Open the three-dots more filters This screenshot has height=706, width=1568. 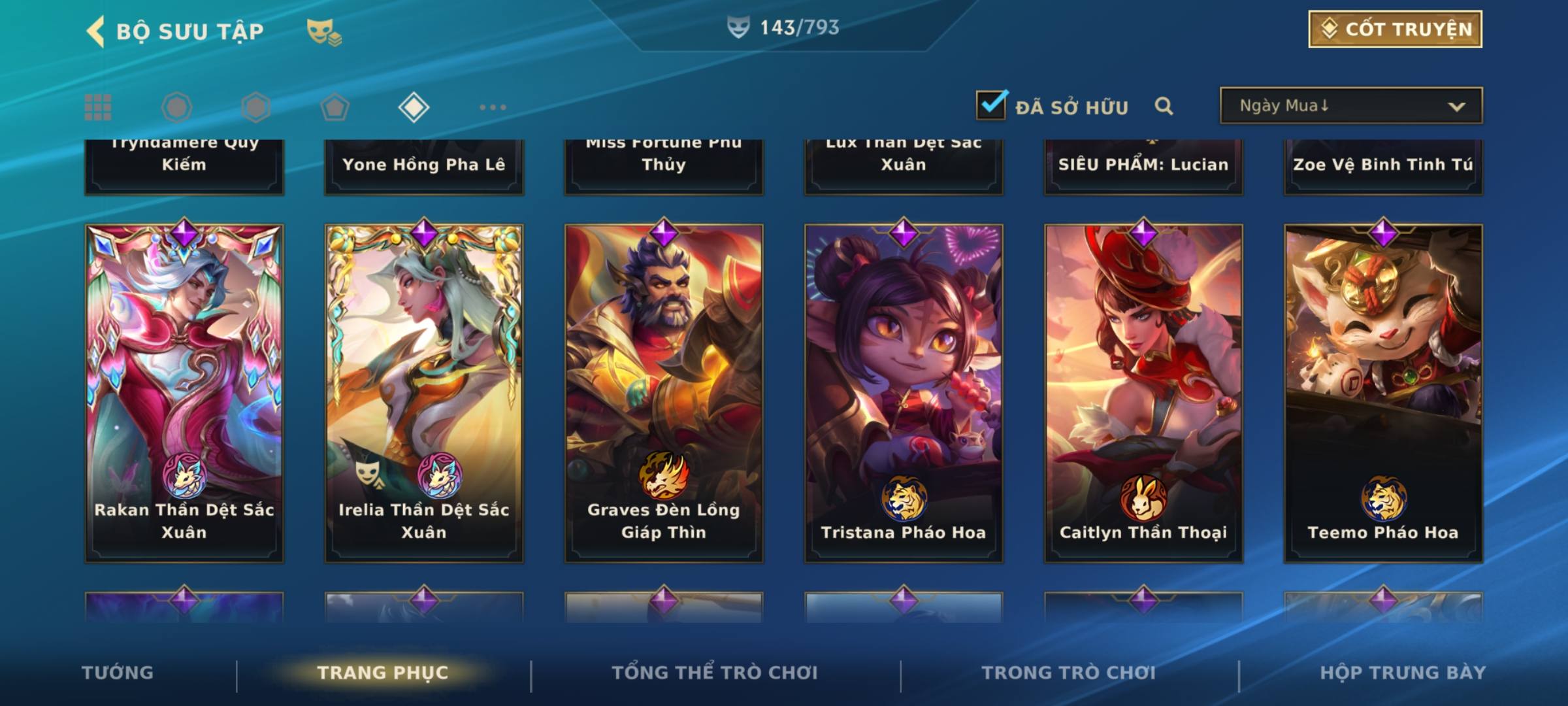point(493,107)
